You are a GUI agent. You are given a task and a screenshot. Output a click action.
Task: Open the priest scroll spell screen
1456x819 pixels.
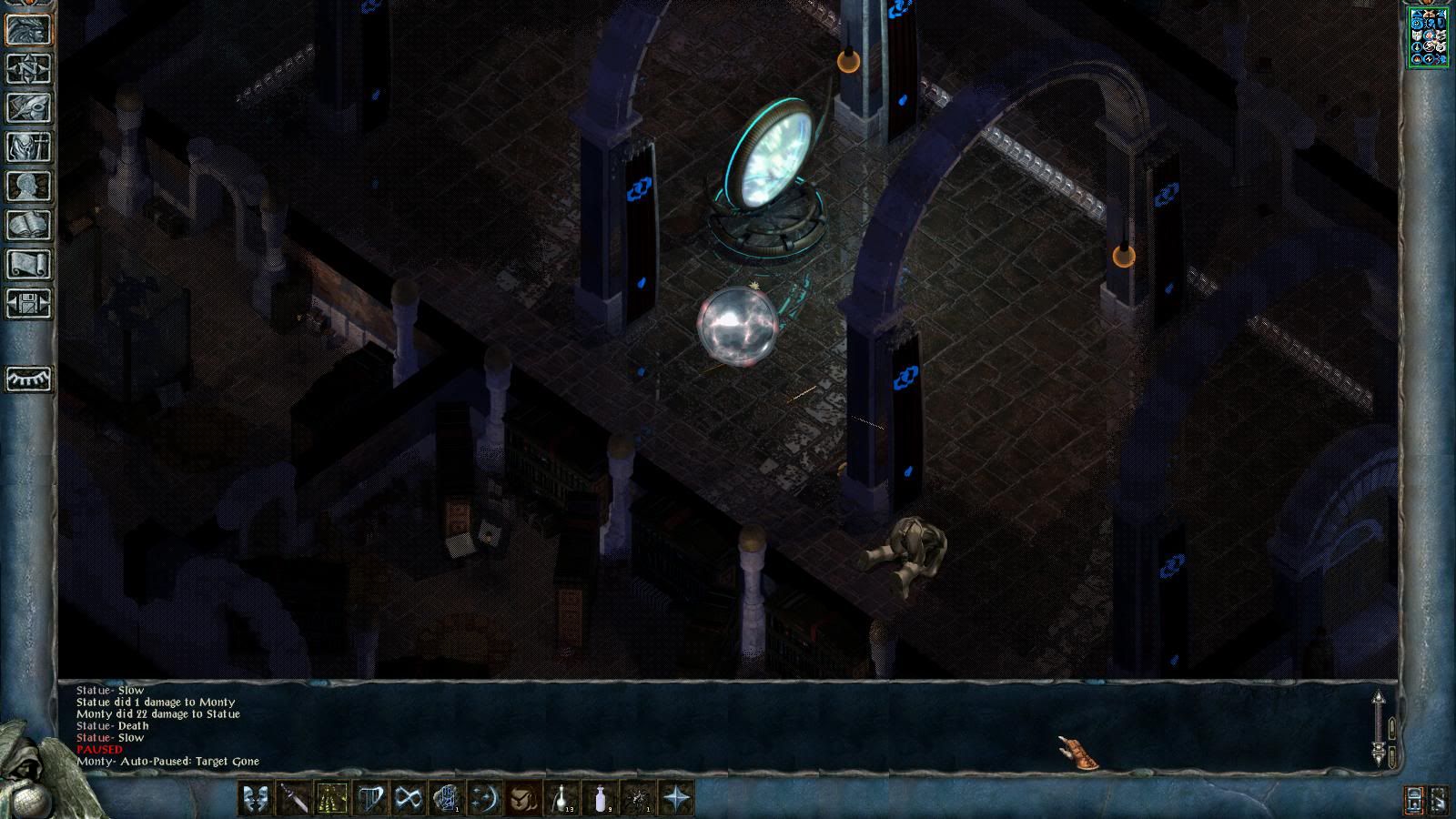click(29, 264)
